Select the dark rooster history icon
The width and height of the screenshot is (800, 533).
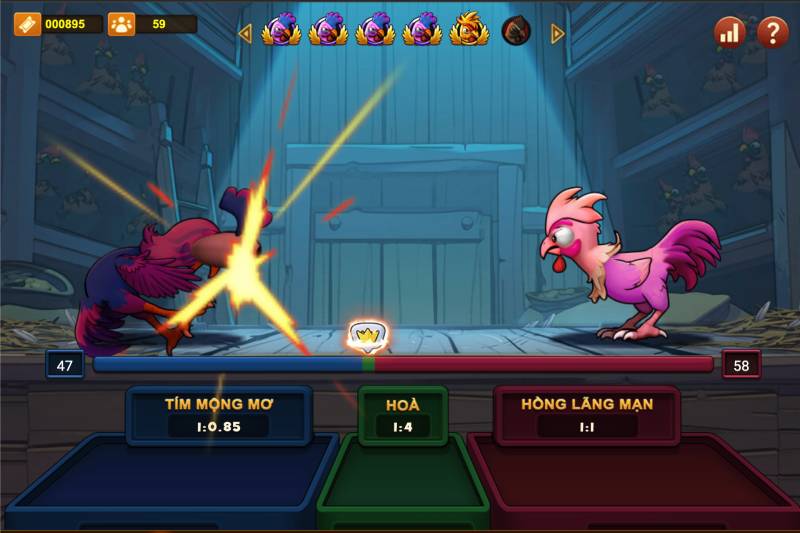516,31
